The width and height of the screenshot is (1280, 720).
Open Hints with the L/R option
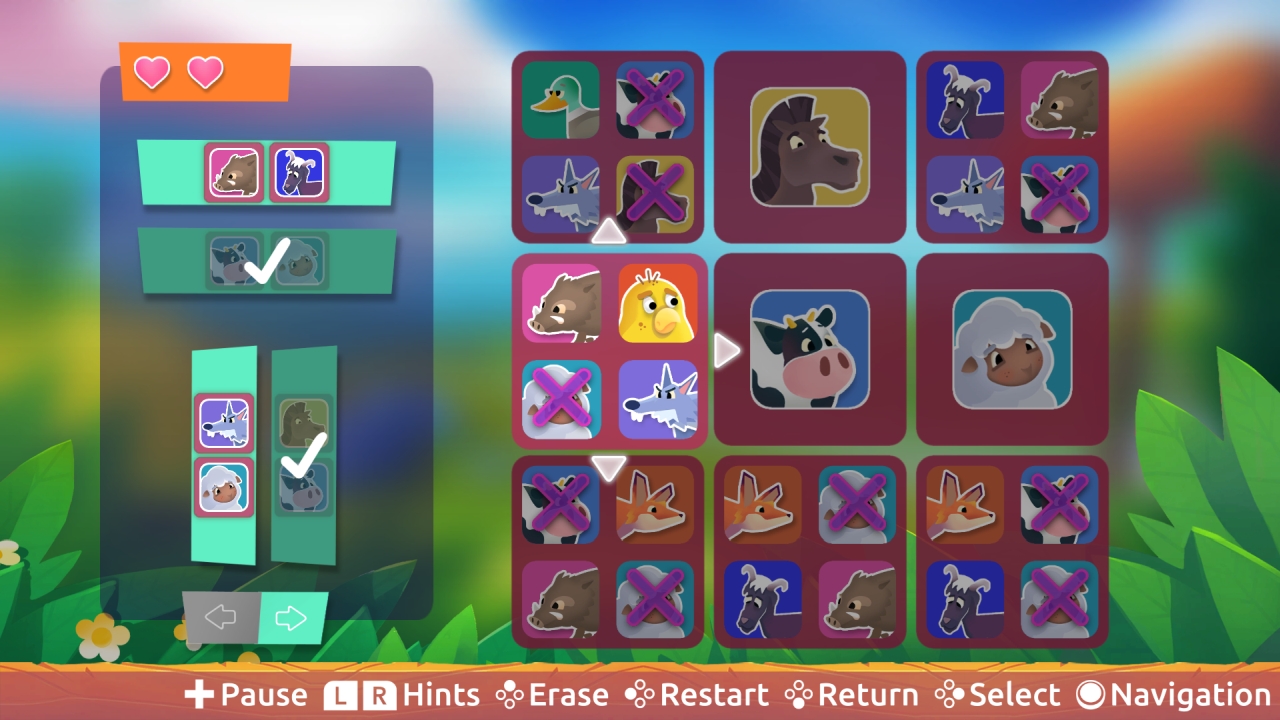(x=400, y=693)
